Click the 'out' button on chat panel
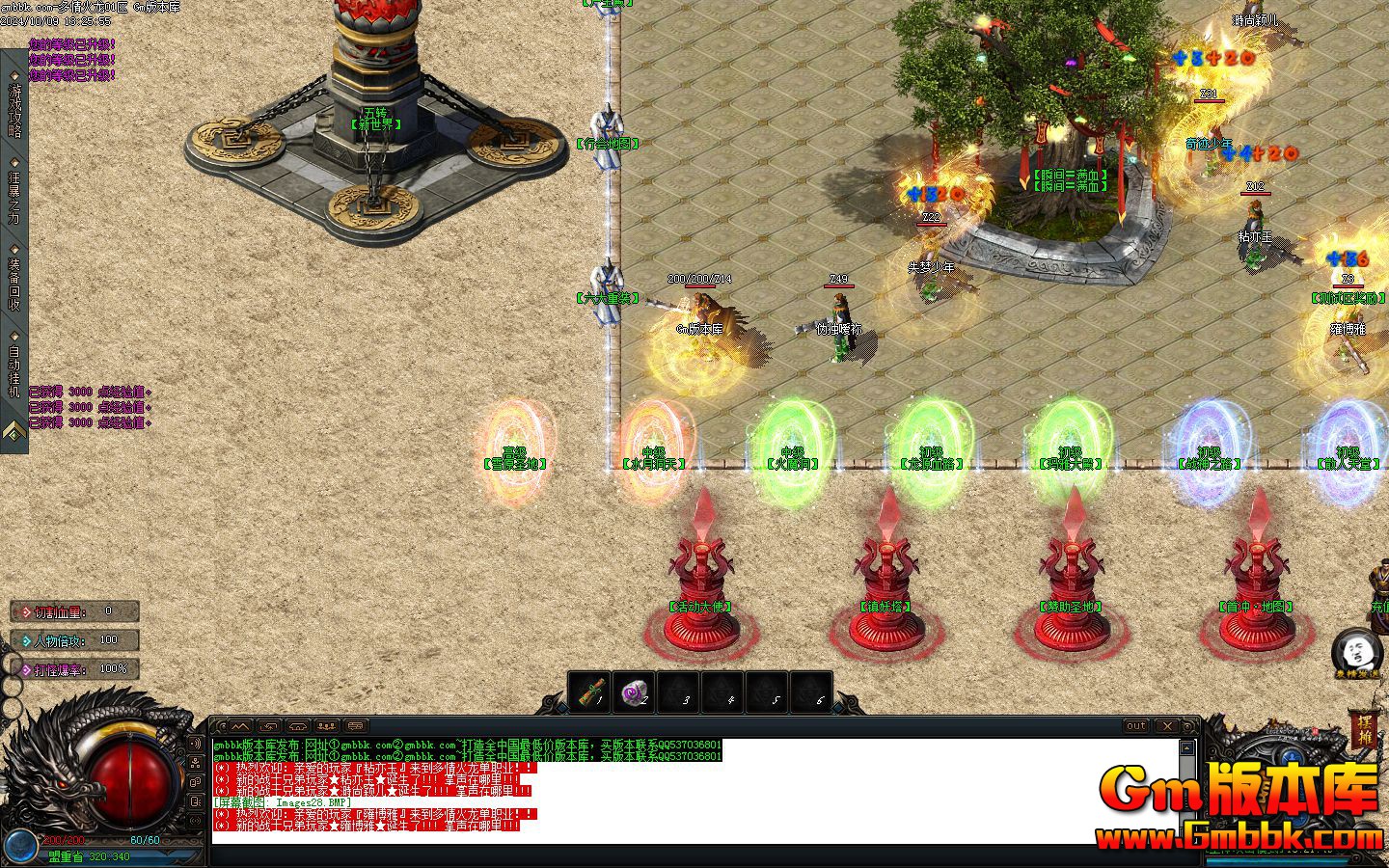Image resolution: width=1389 pixels, height=868 pixels. (x=1136, y=726)
